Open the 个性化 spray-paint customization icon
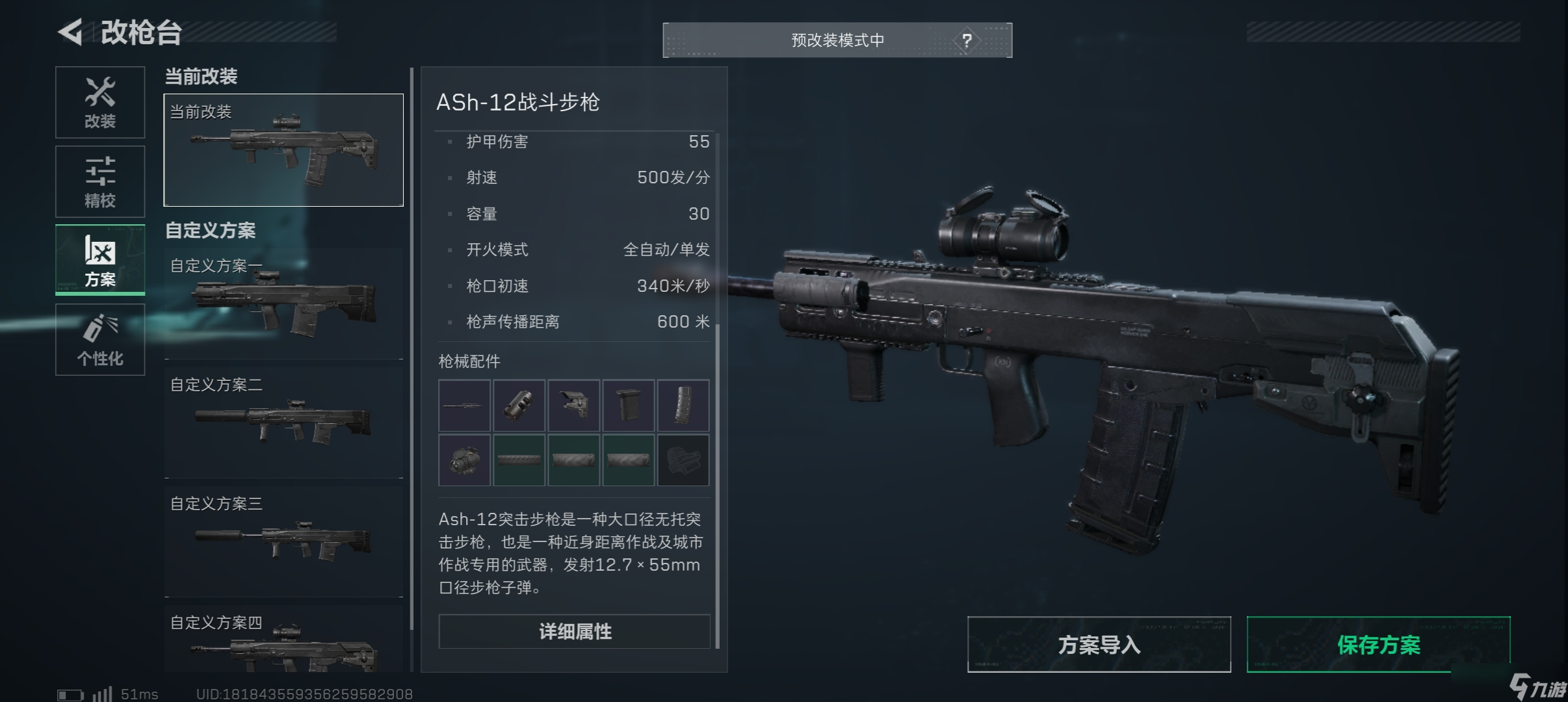 [100, 339]
